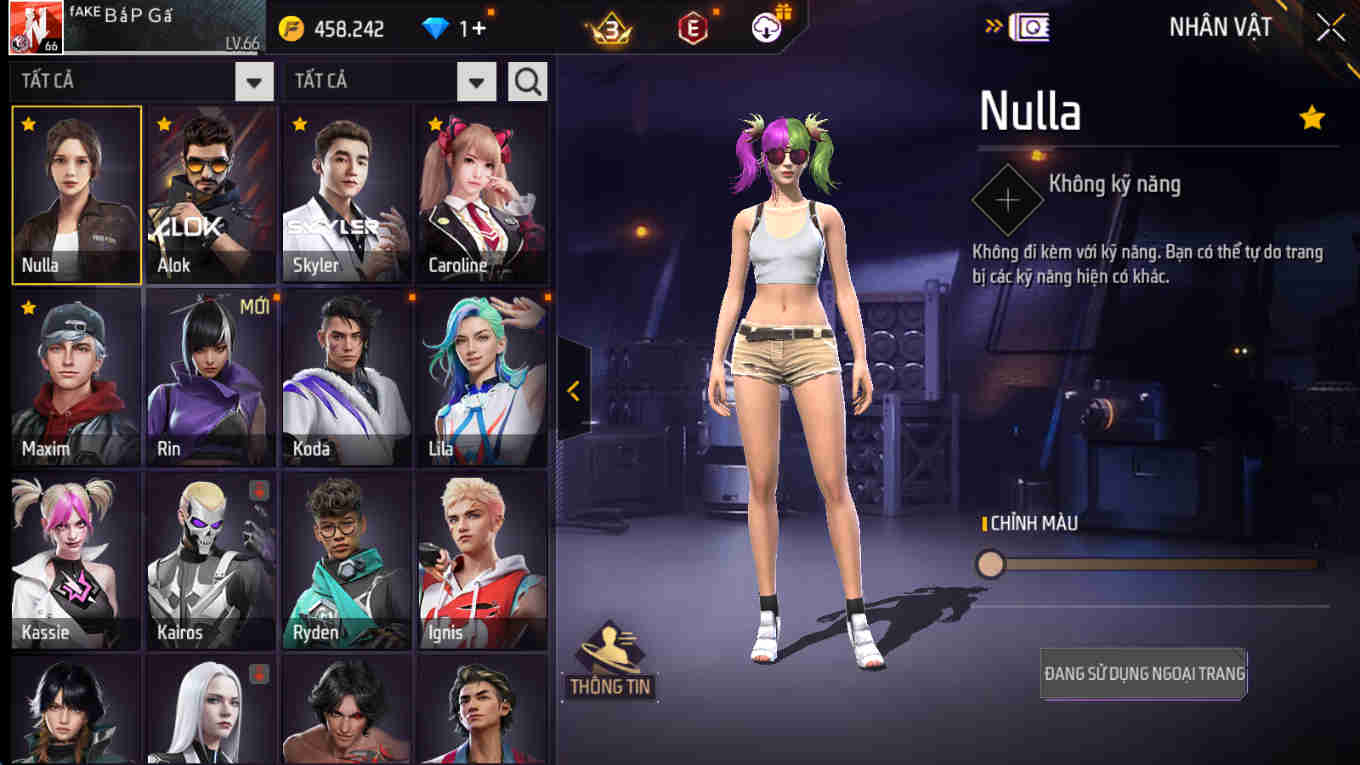Viewport: 1360px width, 765px height.
Task: Select the NHÂN VẬT header tab
Action: click(x=1219, y=27)
